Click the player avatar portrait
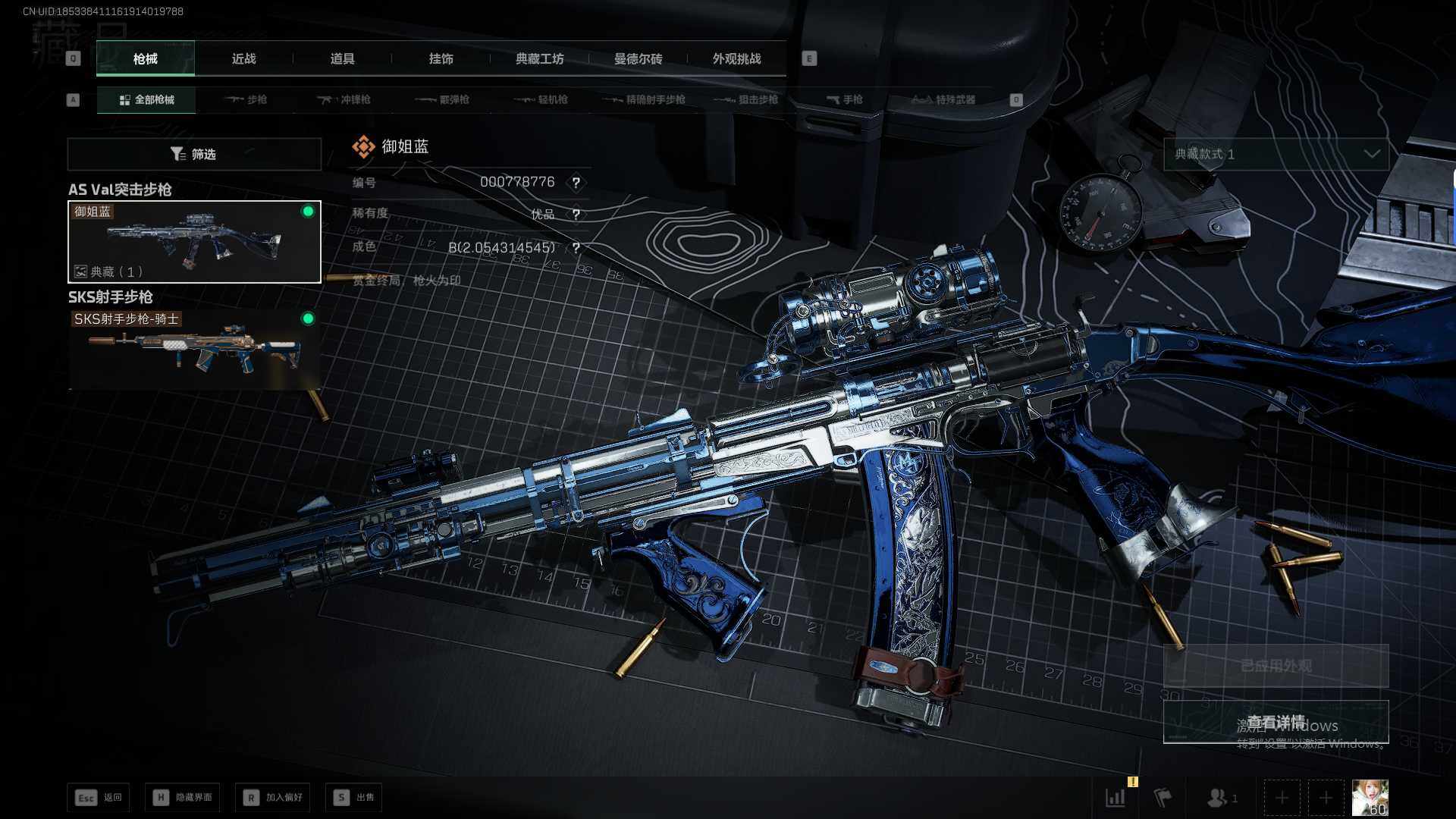Image resolution: width=1456 pixels, height=819 pixels. tap(1370, 797)
